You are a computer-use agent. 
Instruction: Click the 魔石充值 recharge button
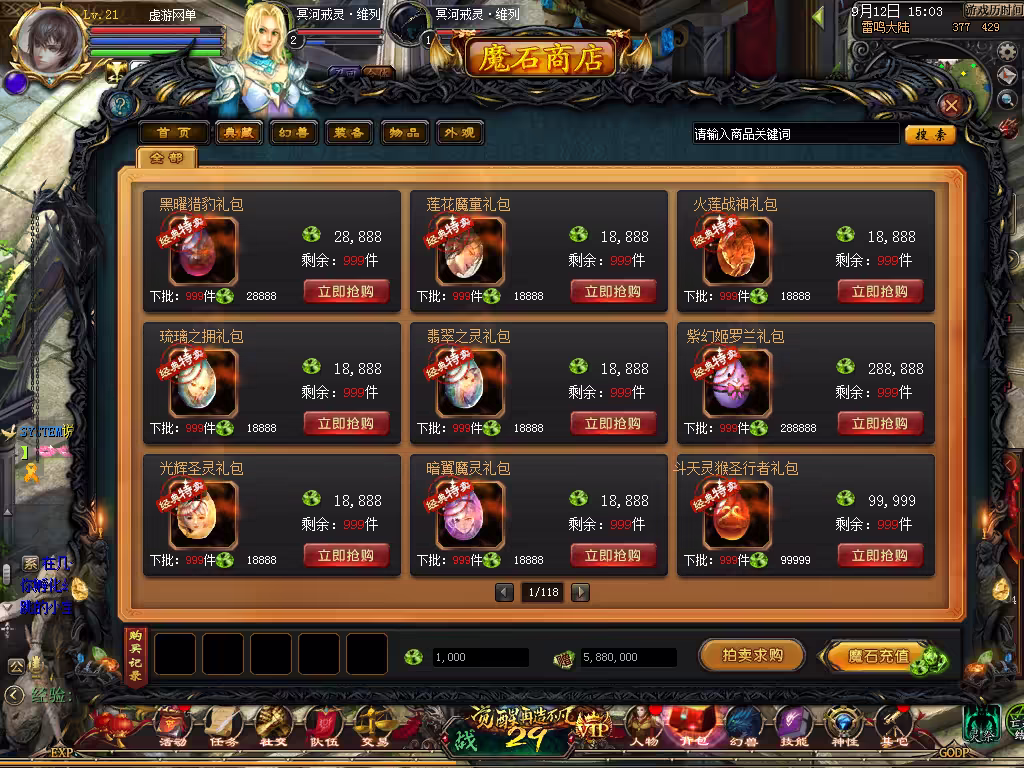click(x=880, y=656)
